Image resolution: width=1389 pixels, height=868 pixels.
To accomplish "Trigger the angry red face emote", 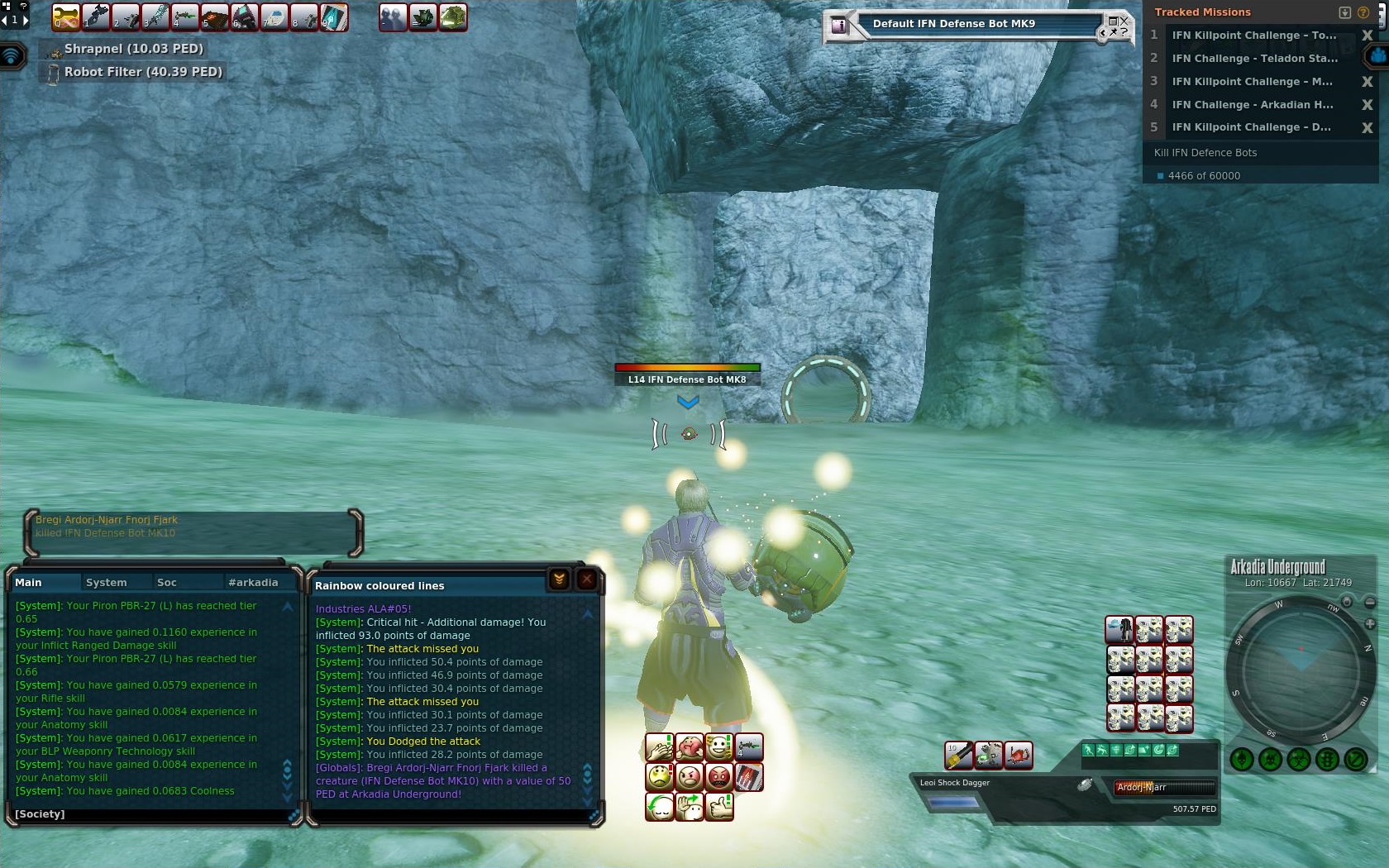I will [x=719, y=777].
